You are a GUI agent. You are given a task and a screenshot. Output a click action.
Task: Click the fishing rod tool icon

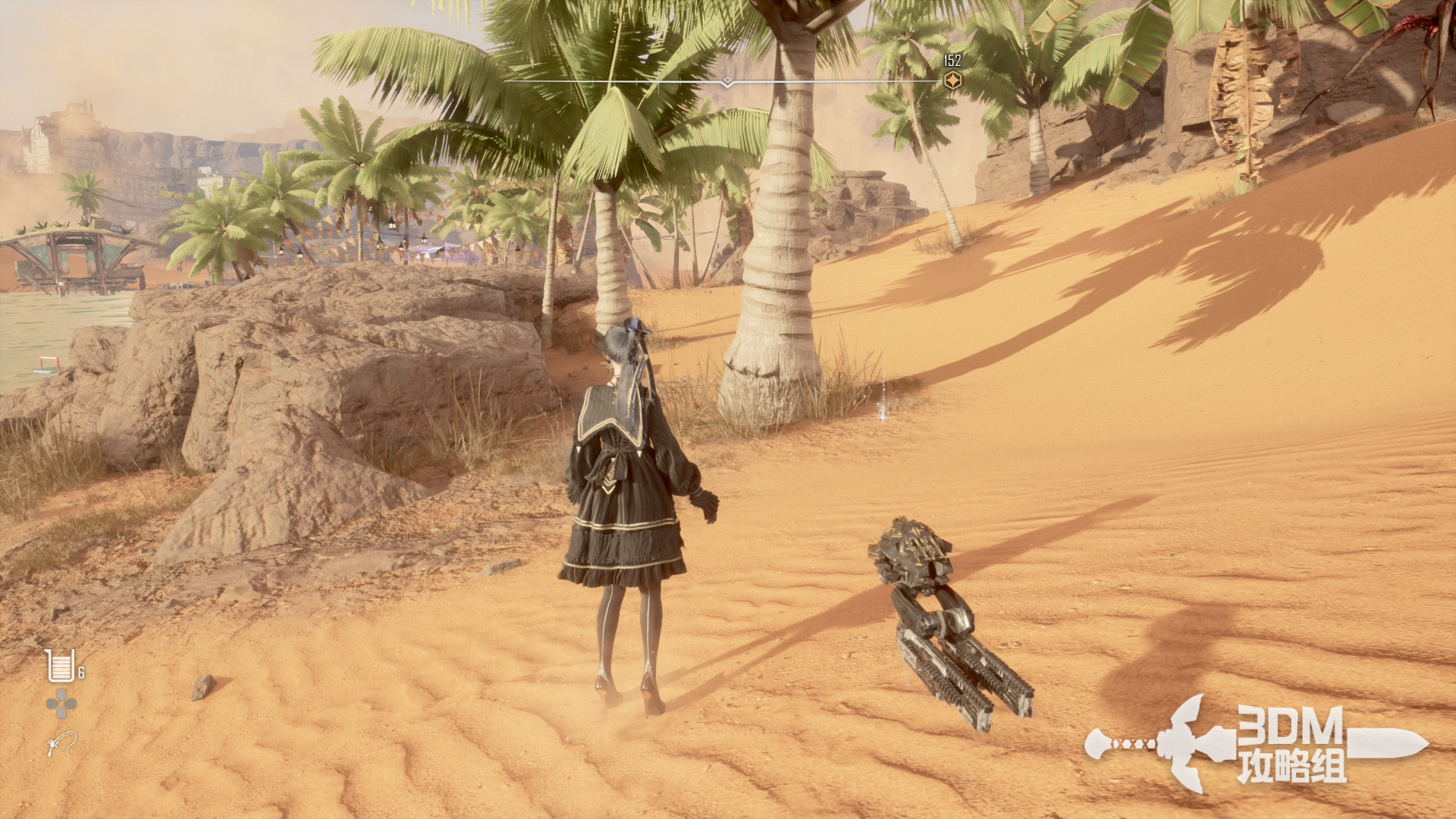(x=61, y=743)
